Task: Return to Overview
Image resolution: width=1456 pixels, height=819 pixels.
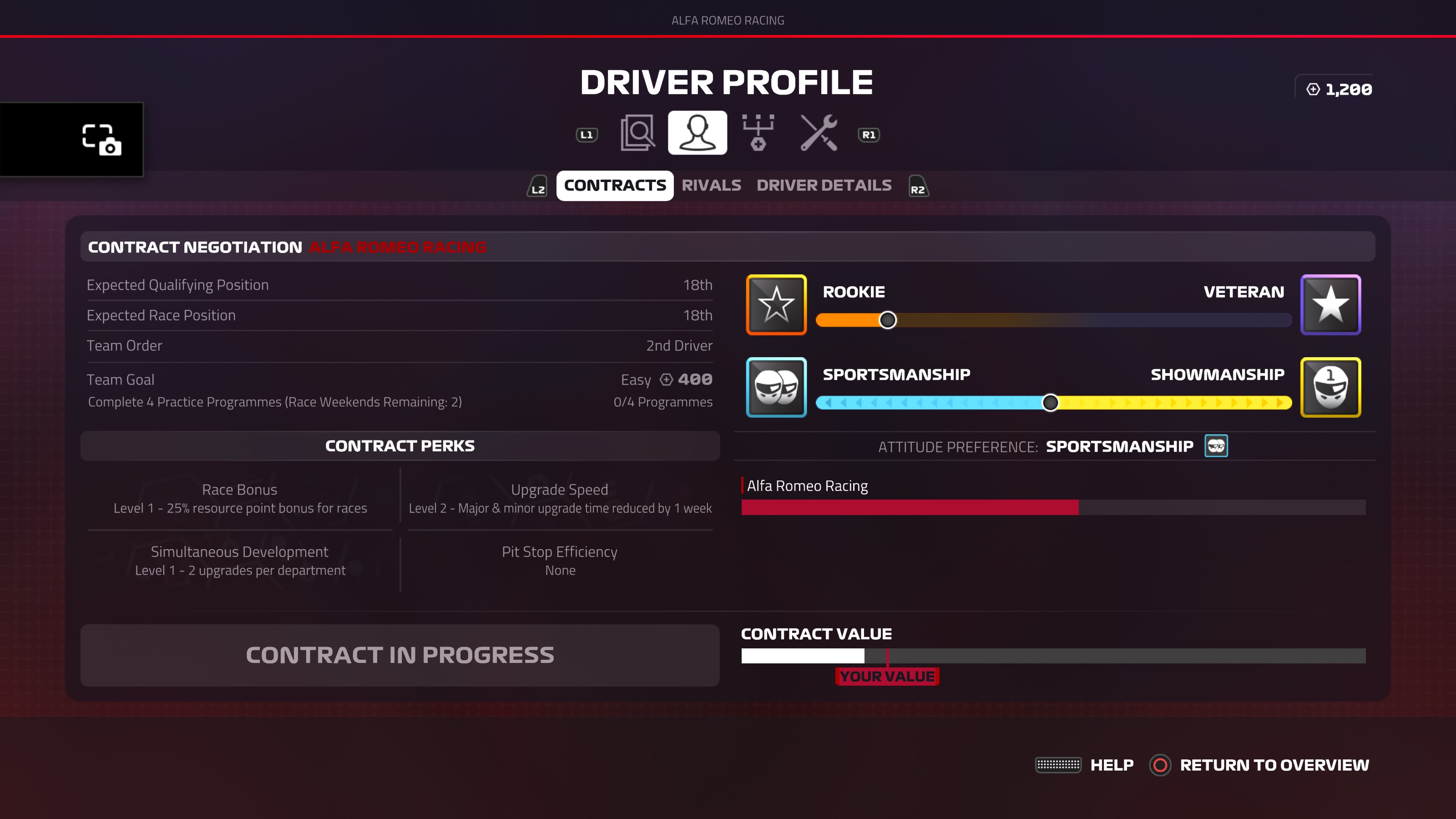Action: [x=1274, y=765]
